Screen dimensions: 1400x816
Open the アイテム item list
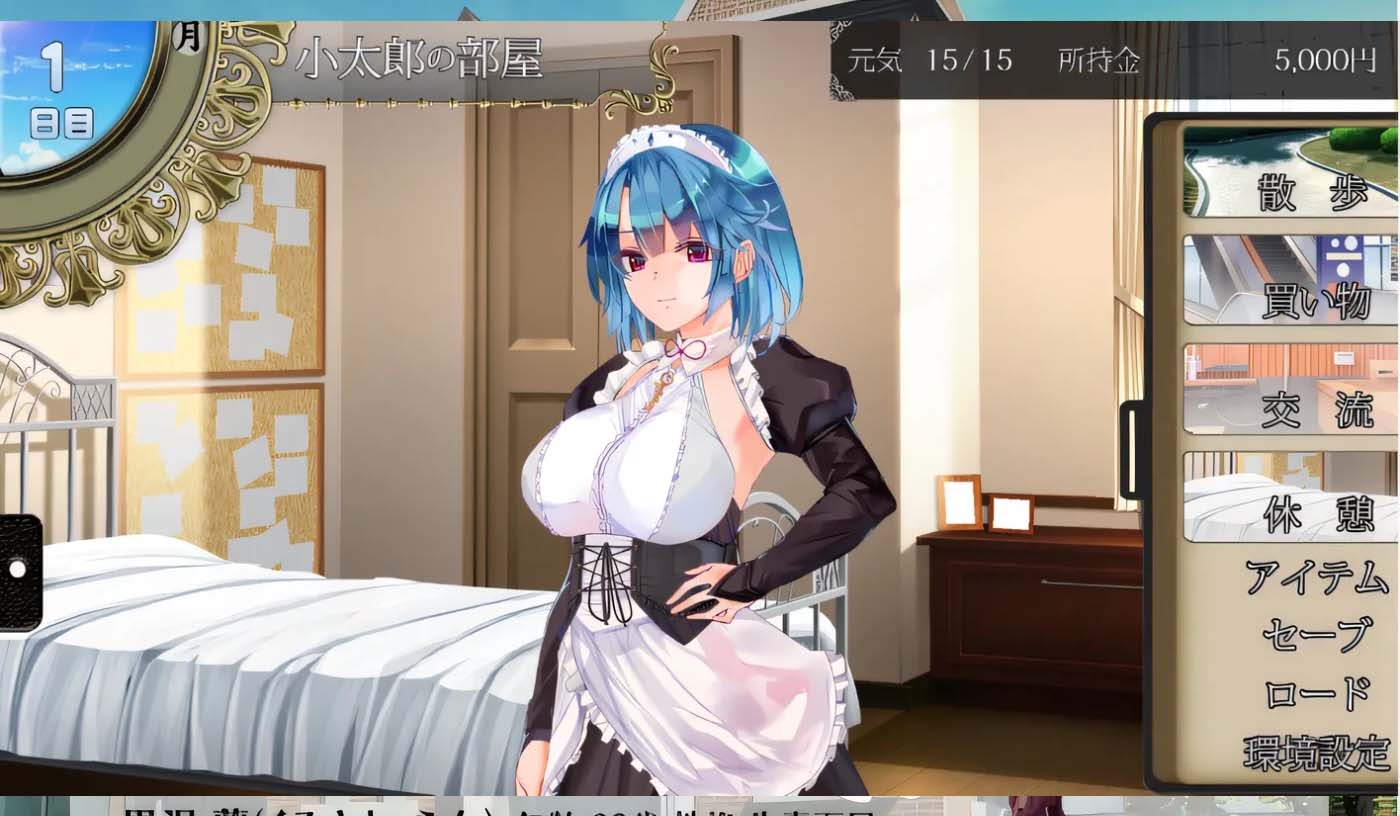pyautogui.click(x=1316, y=578)
